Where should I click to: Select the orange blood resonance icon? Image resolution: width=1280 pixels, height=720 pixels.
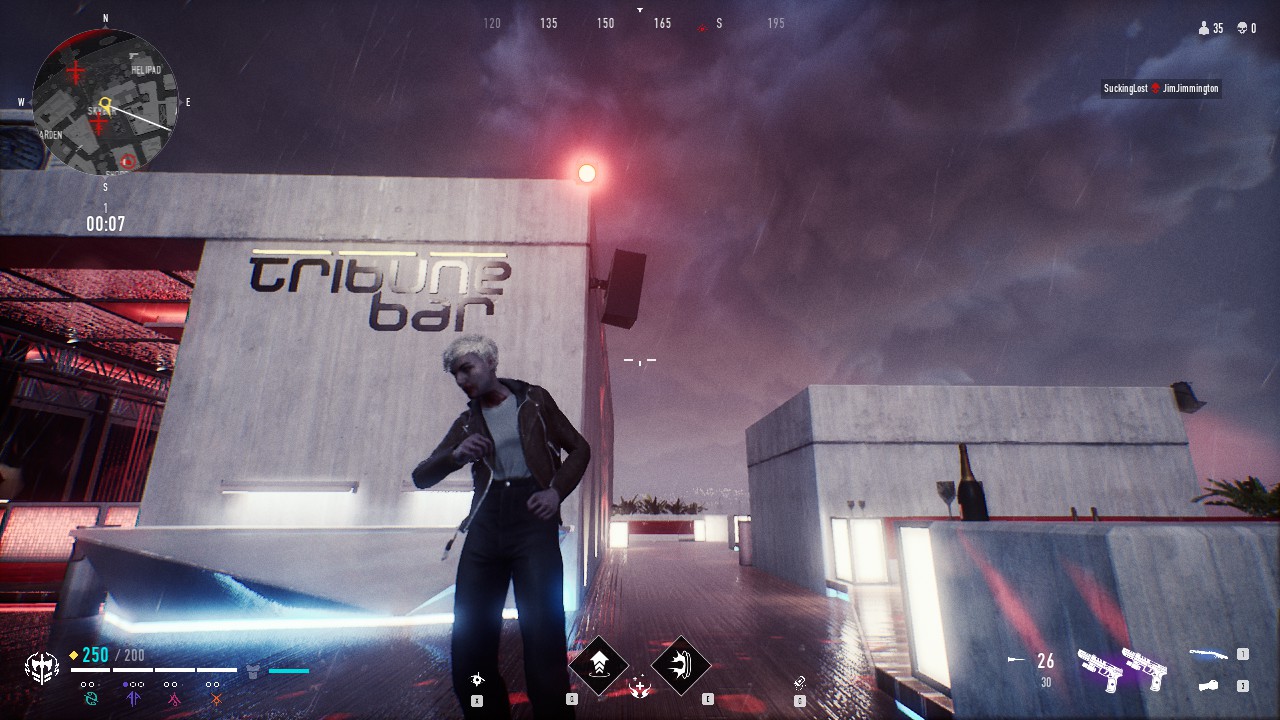[x=213, y=696]
